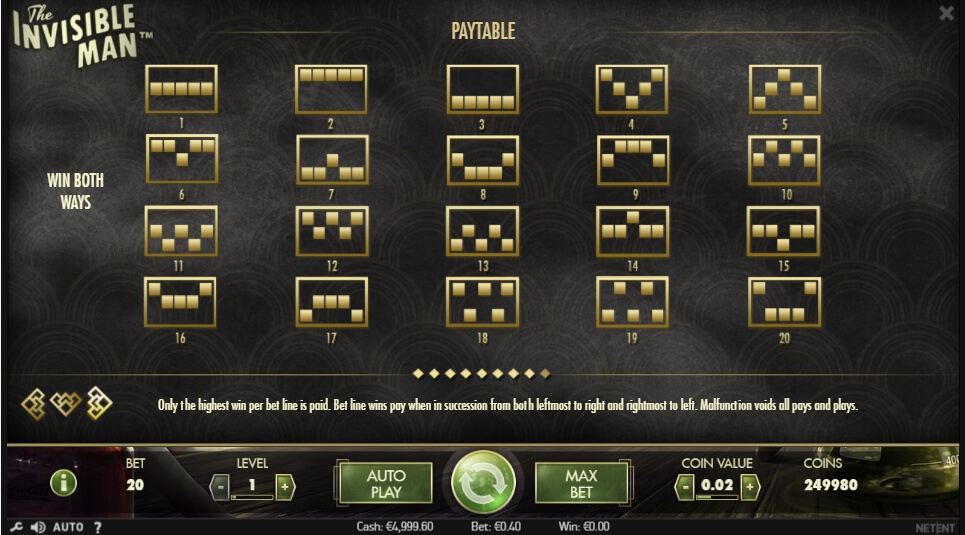Select the Max Bet button
This screenshot has width=965, height=535.
581,484
